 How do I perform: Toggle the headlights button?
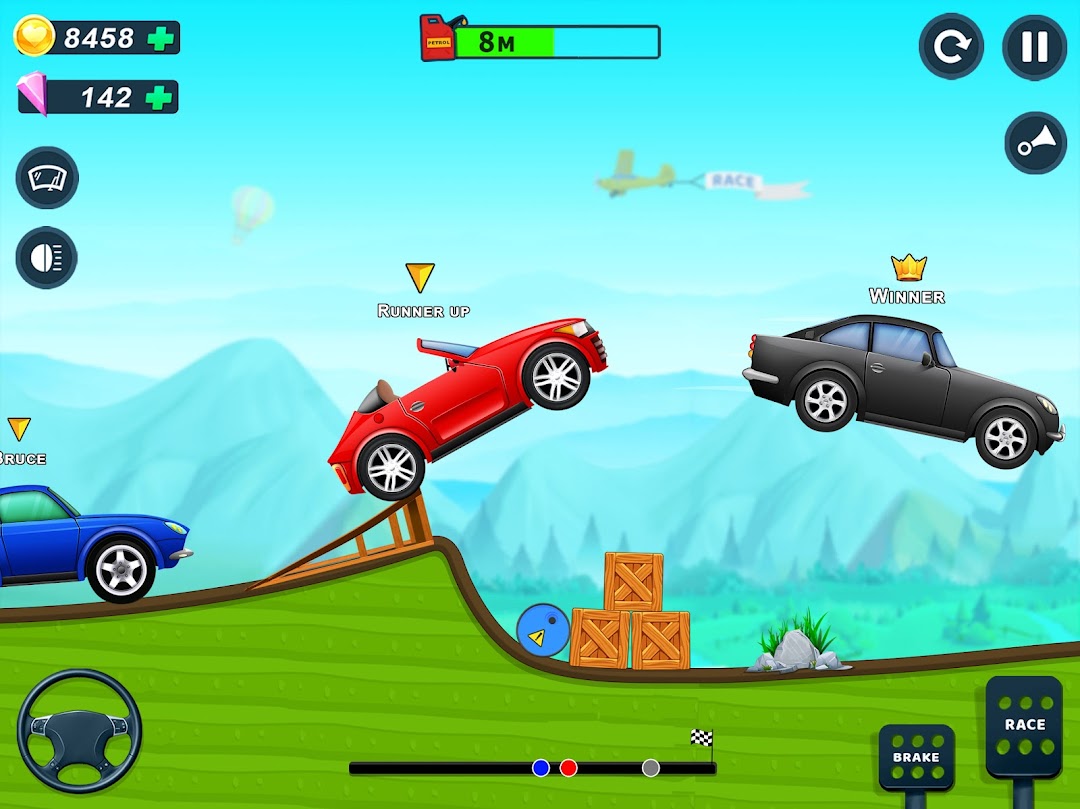(x=47, y=258)
